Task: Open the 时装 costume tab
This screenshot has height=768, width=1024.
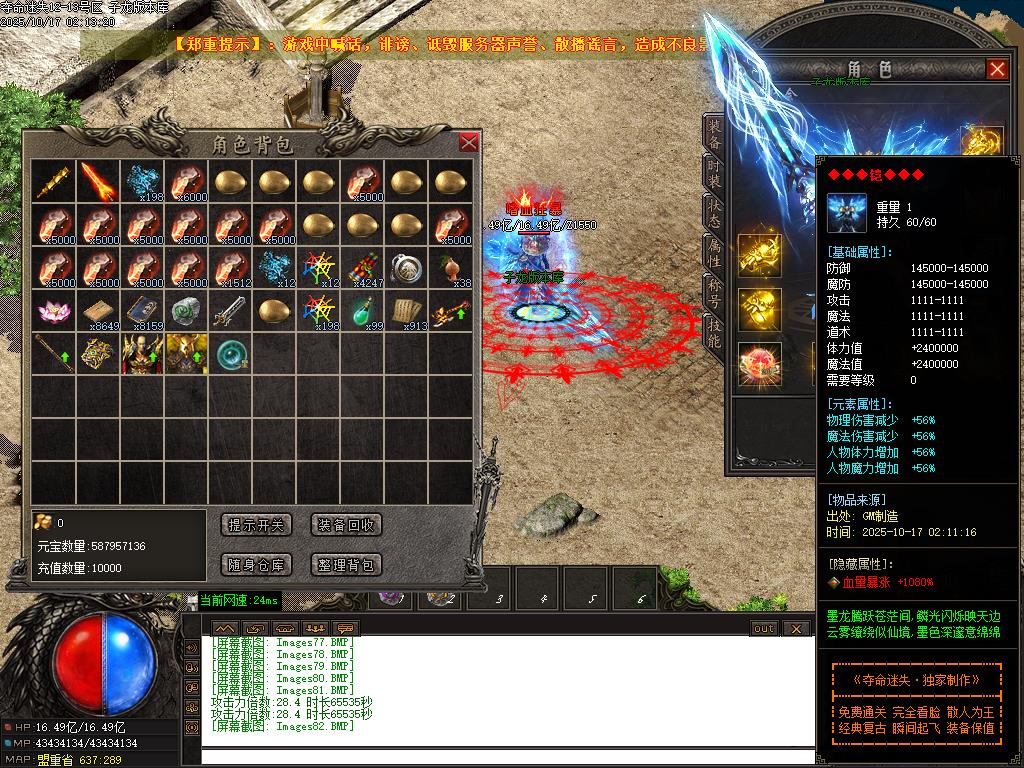Action: coord(713,174)
